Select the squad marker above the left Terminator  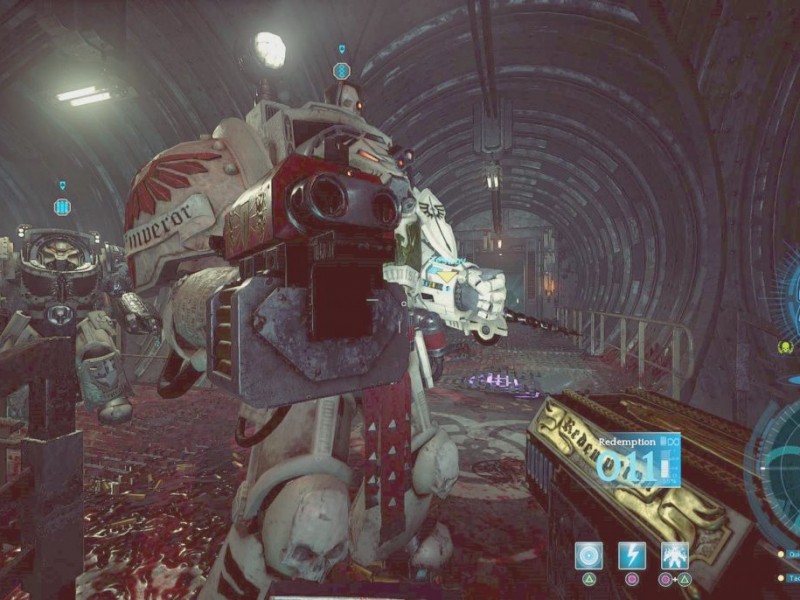pyautogui.click(x=63, y=206)
